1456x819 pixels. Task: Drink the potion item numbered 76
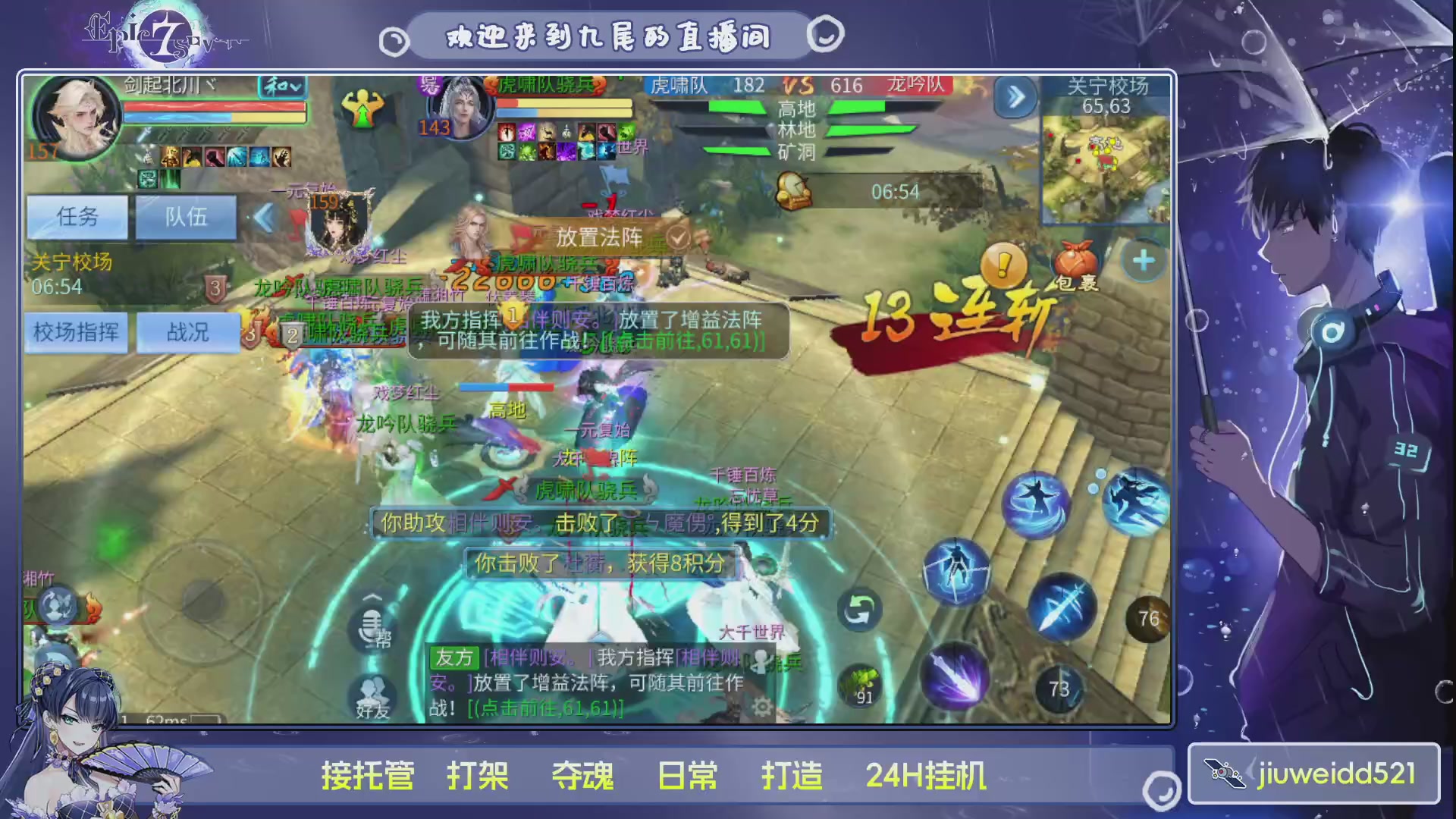1147,618
